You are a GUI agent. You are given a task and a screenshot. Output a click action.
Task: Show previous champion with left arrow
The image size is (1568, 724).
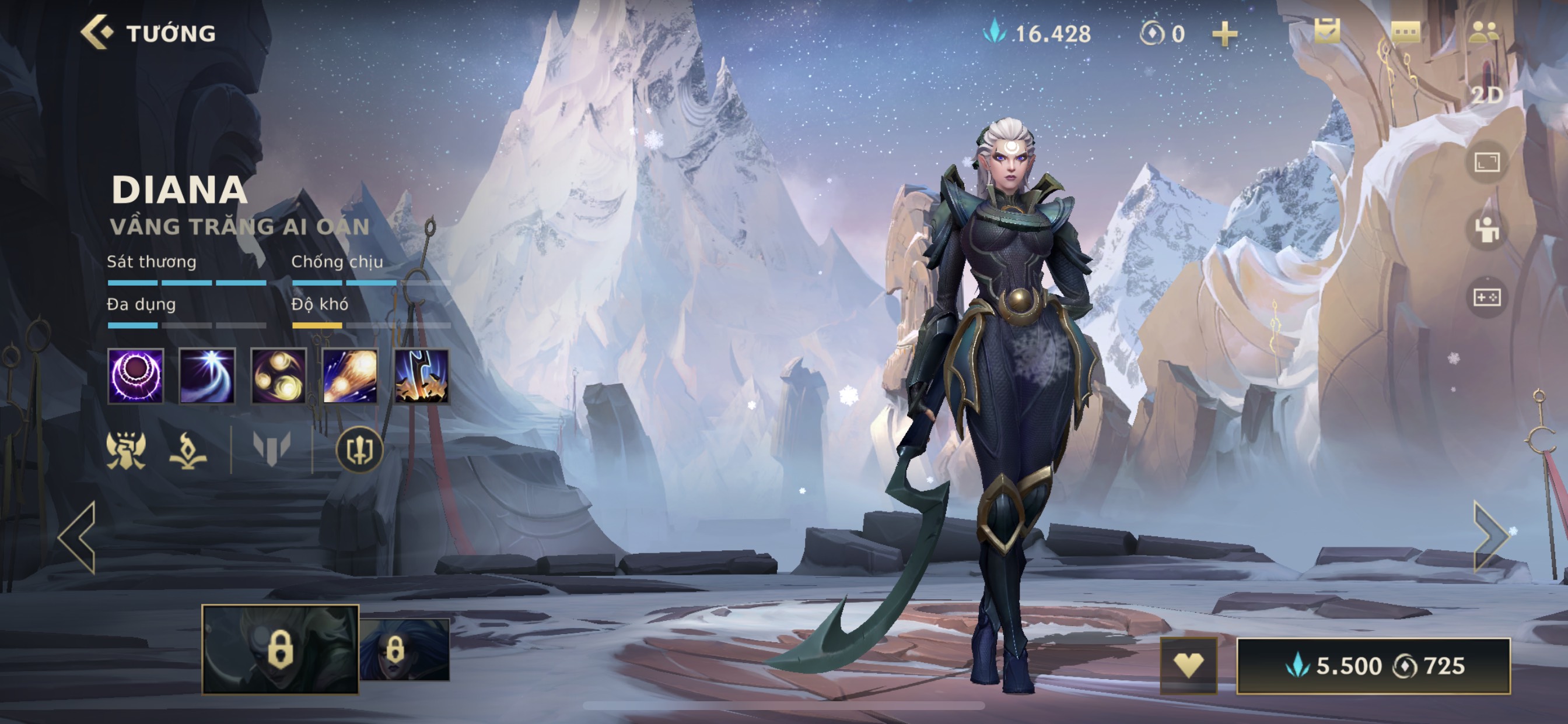[x=78, y=538]
